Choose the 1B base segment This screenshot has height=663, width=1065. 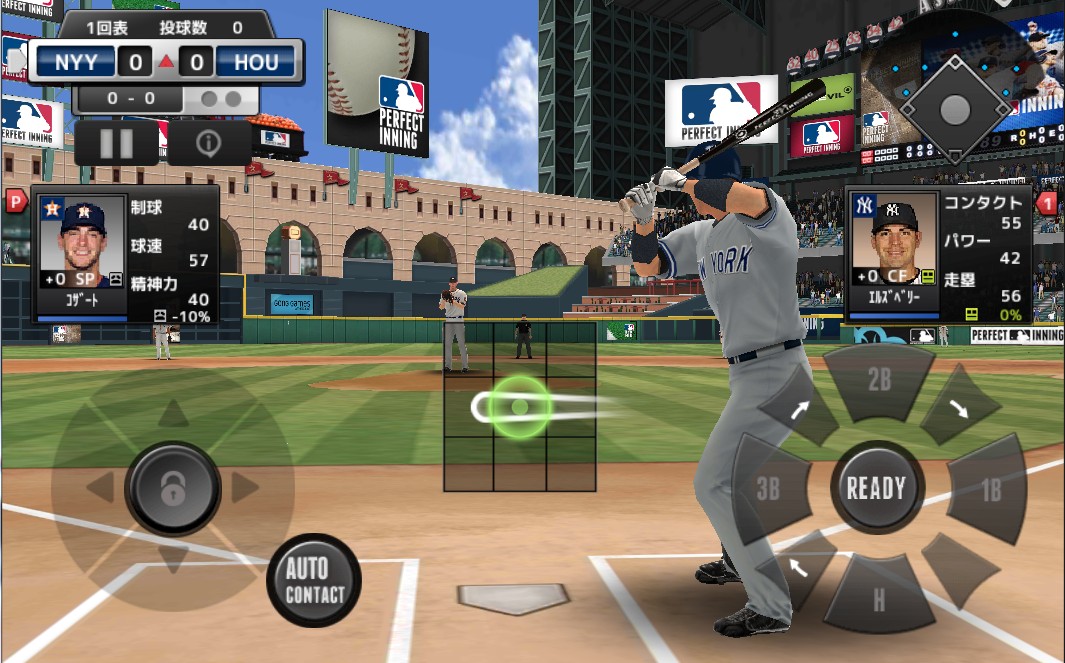point(988,489)
